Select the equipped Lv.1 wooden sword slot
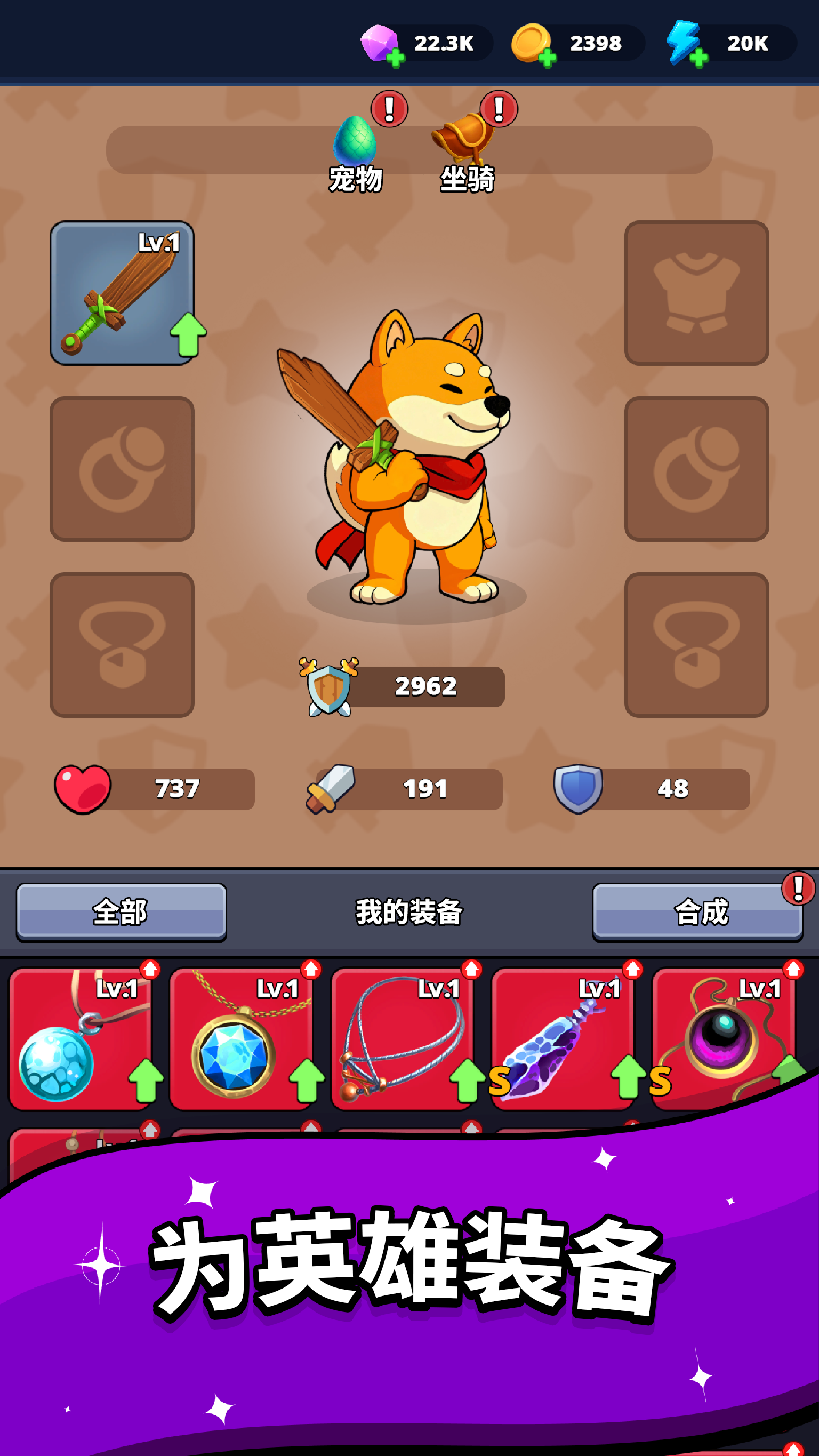 [123, 294]
